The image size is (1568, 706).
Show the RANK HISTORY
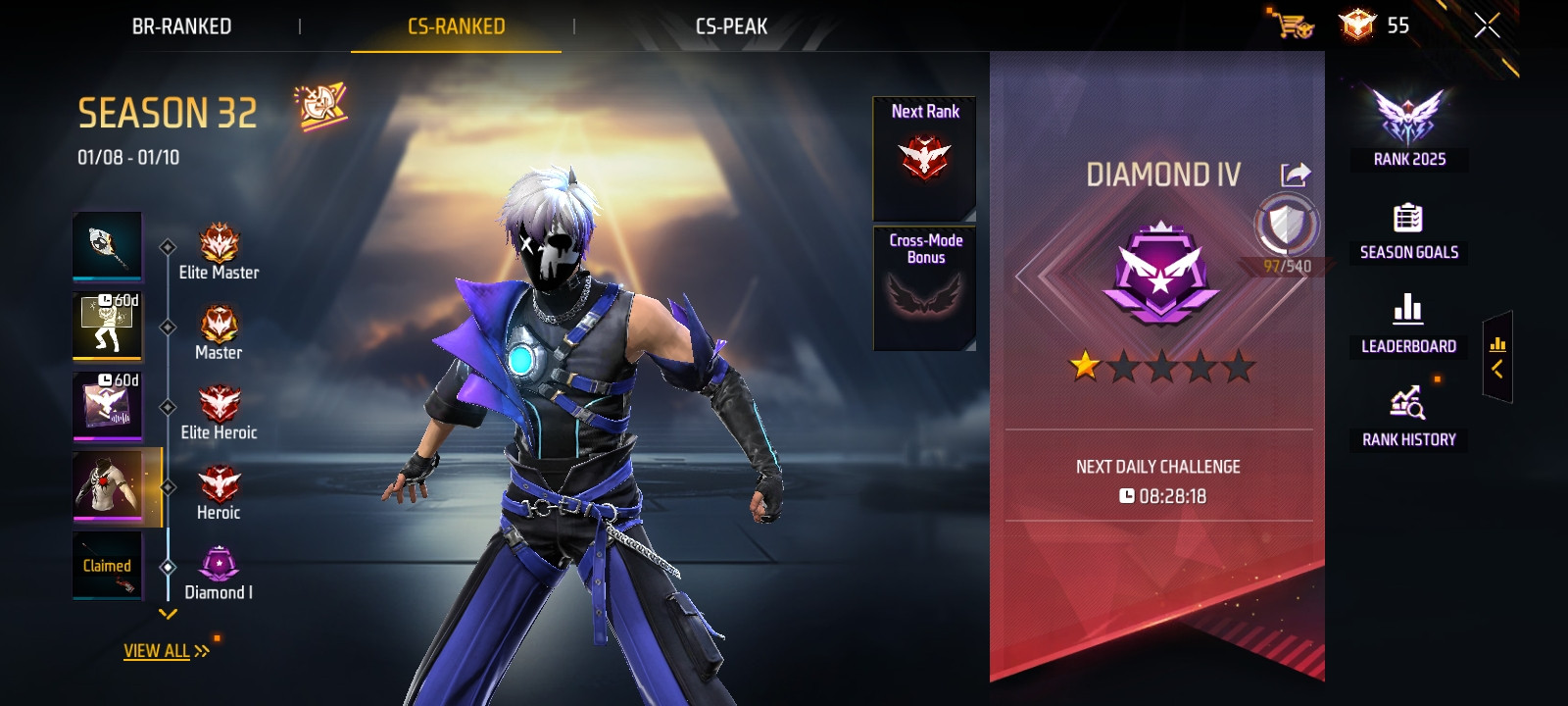(x=1408, y=417)
